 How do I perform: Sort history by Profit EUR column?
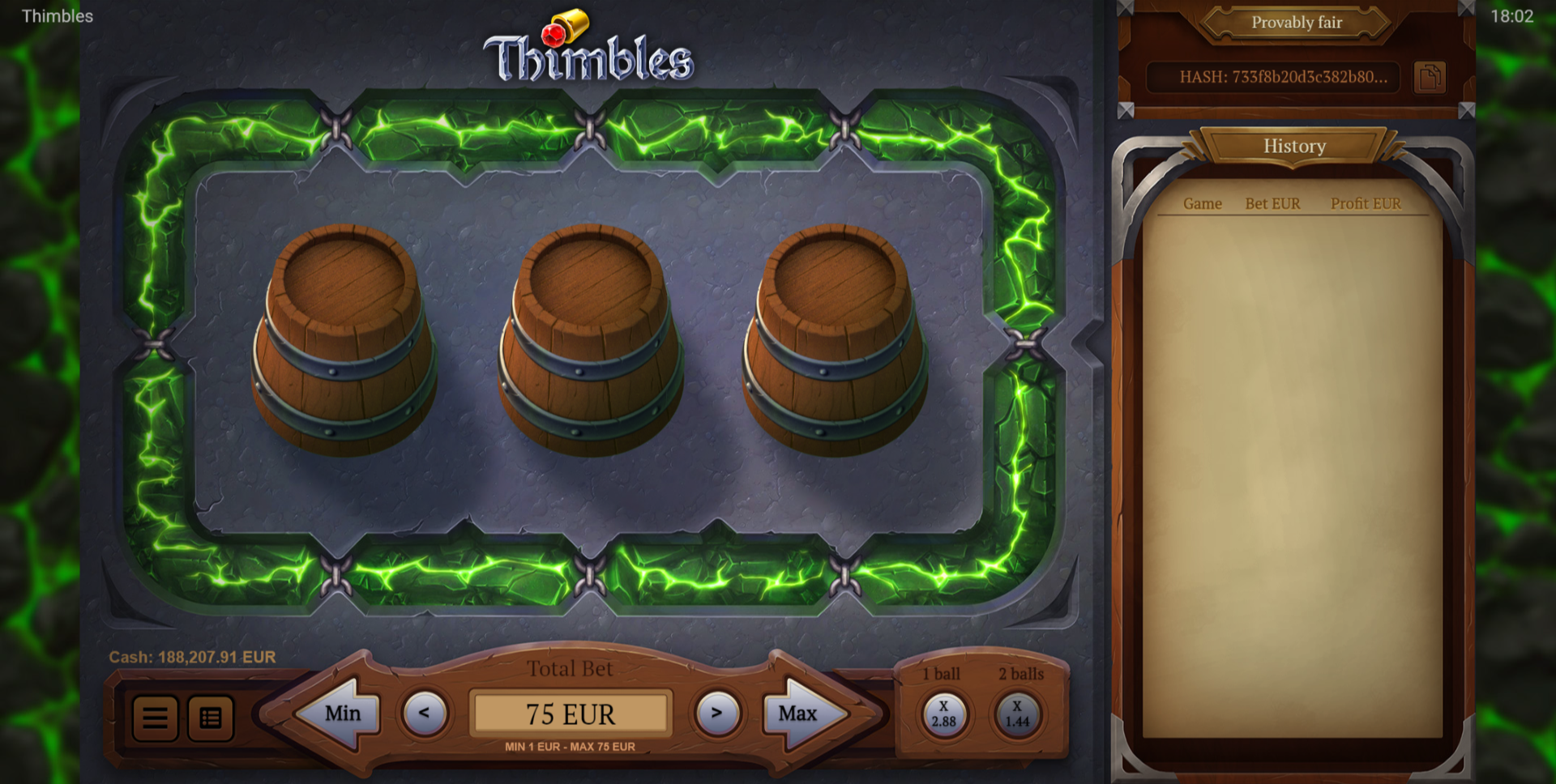click(x=1365, y=204)
